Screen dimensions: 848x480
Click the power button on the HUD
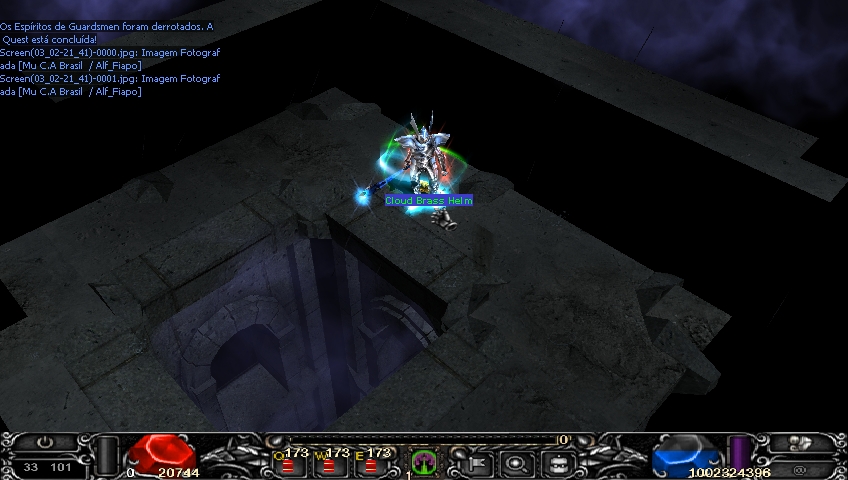click(46, 442)
